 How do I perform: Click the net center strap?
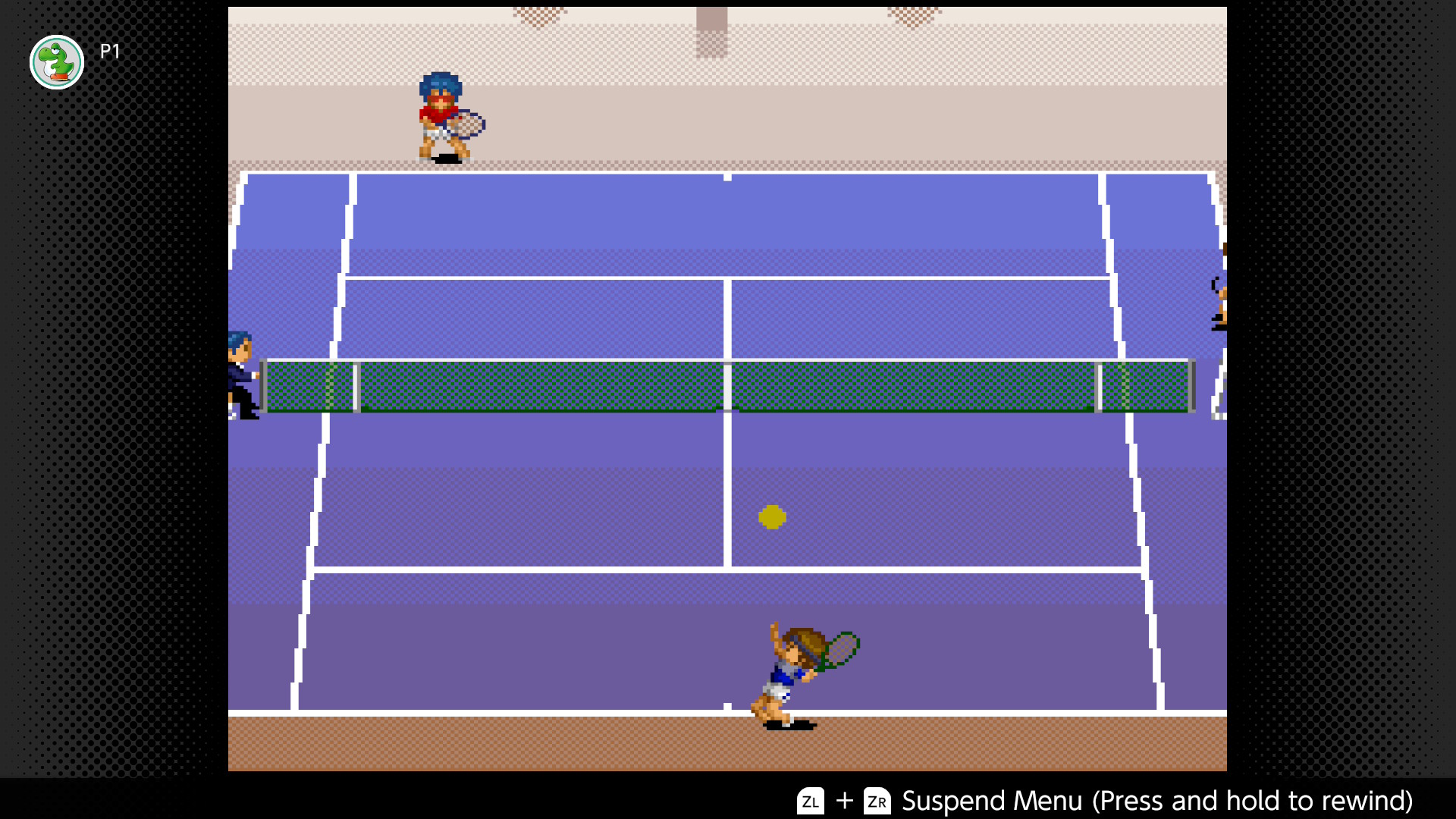(x=728, y=384)
